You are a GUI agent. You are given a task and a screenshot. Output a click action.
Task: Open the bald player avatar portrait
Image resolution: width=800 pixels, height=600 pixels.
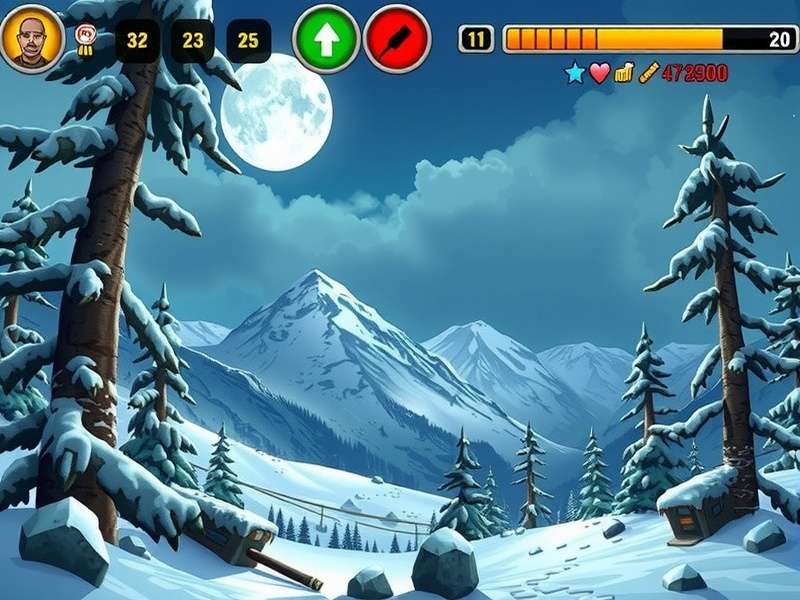(32, 39)
